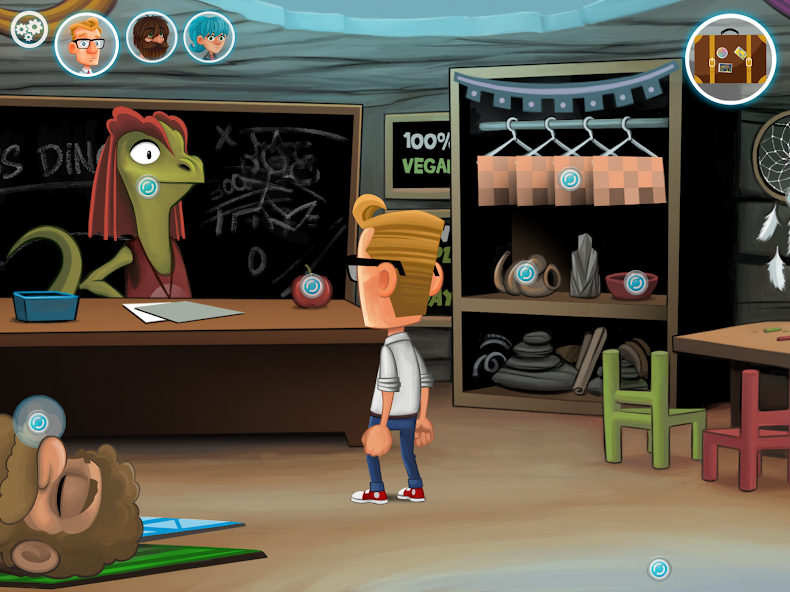Select the hotspot marker on the red apple

(x=312, y=286)
